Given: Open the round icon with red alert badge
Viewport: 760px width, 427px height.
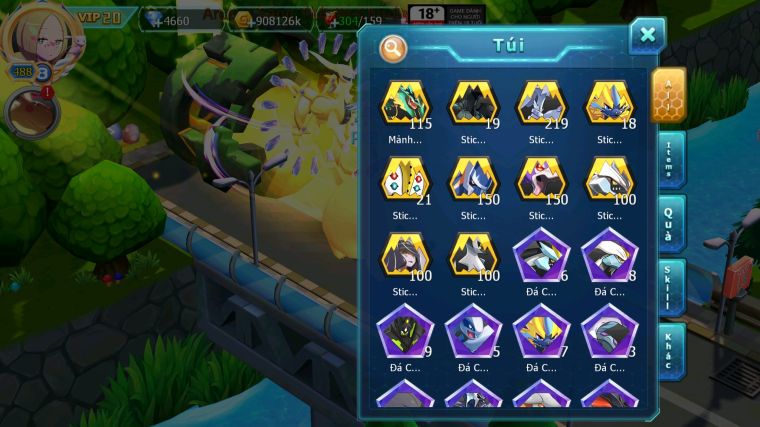Looking at the screenshot, I should coord(30,112).
